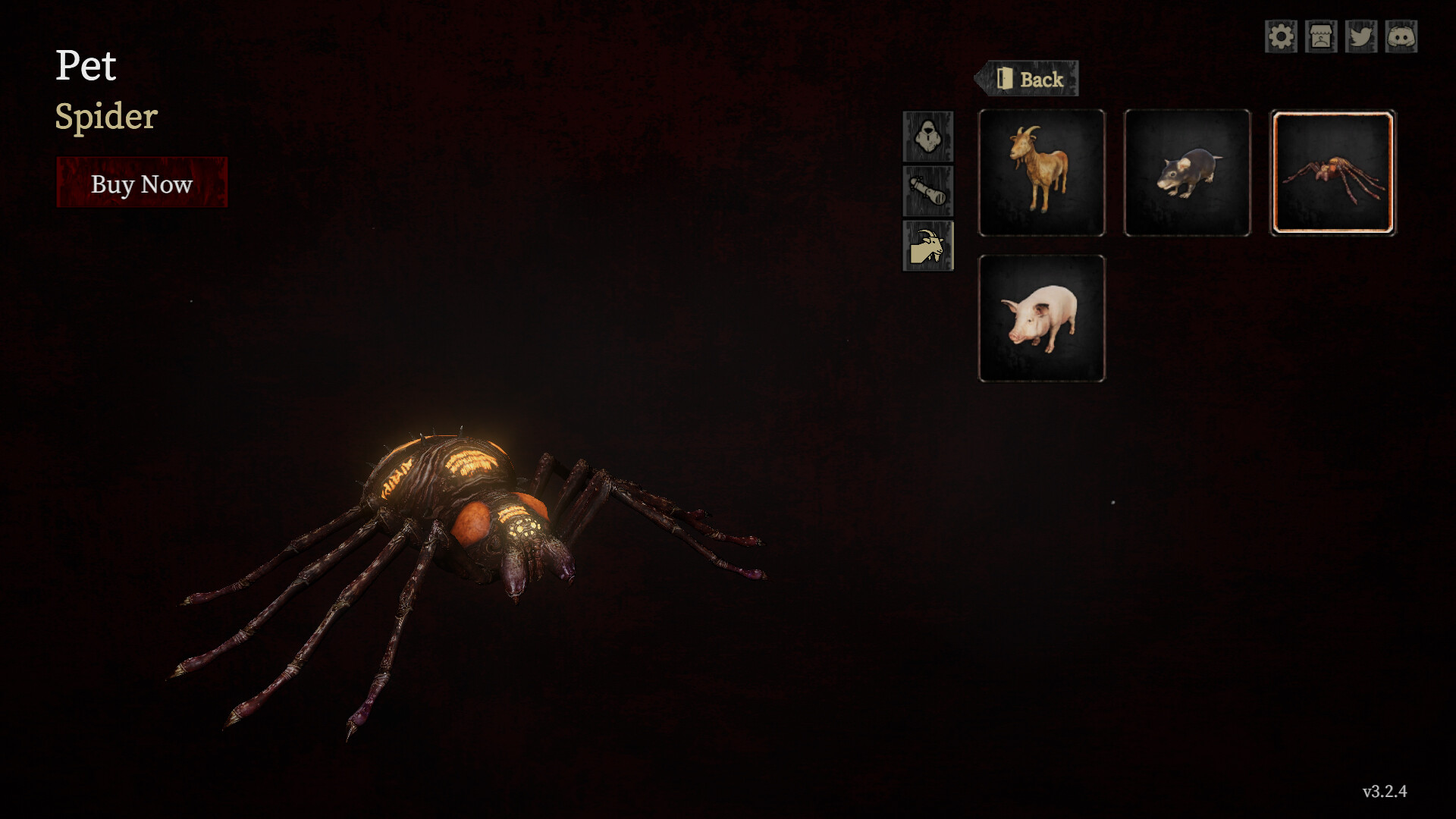Open the Twitter bird link

(1361, 36)
